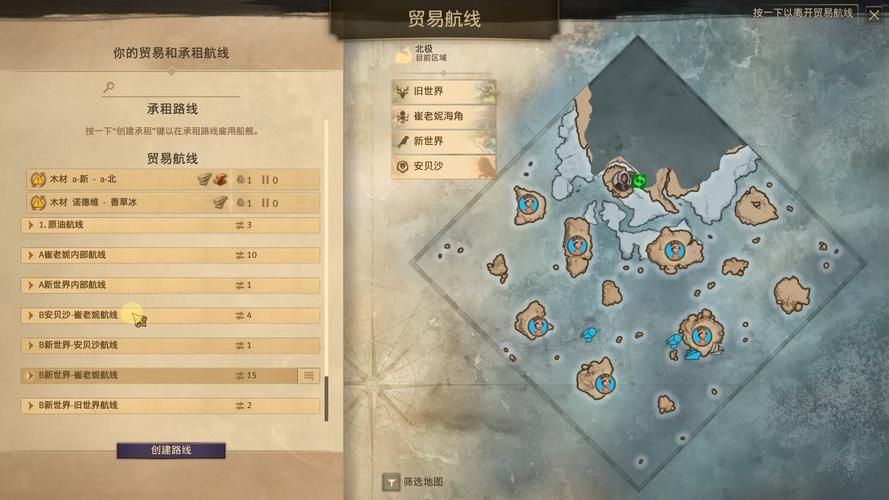The image size is (889, 500).
Task: Click the route list scrollbar
Action: [x=325, y=397]
